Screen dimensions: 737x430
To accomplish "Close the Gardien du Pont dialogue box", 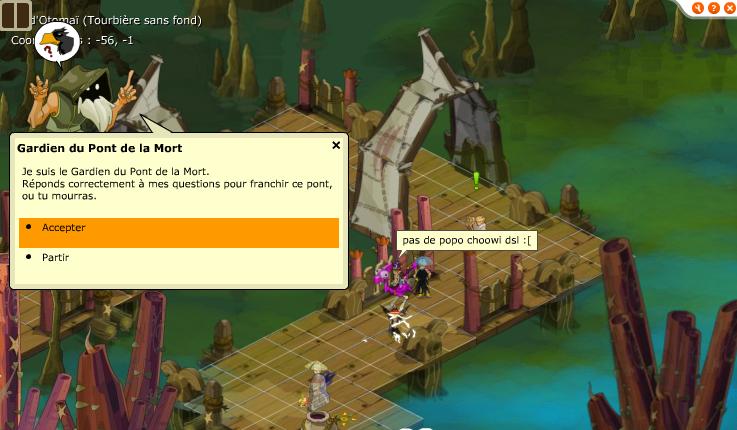I will click(x=336, y=145).
